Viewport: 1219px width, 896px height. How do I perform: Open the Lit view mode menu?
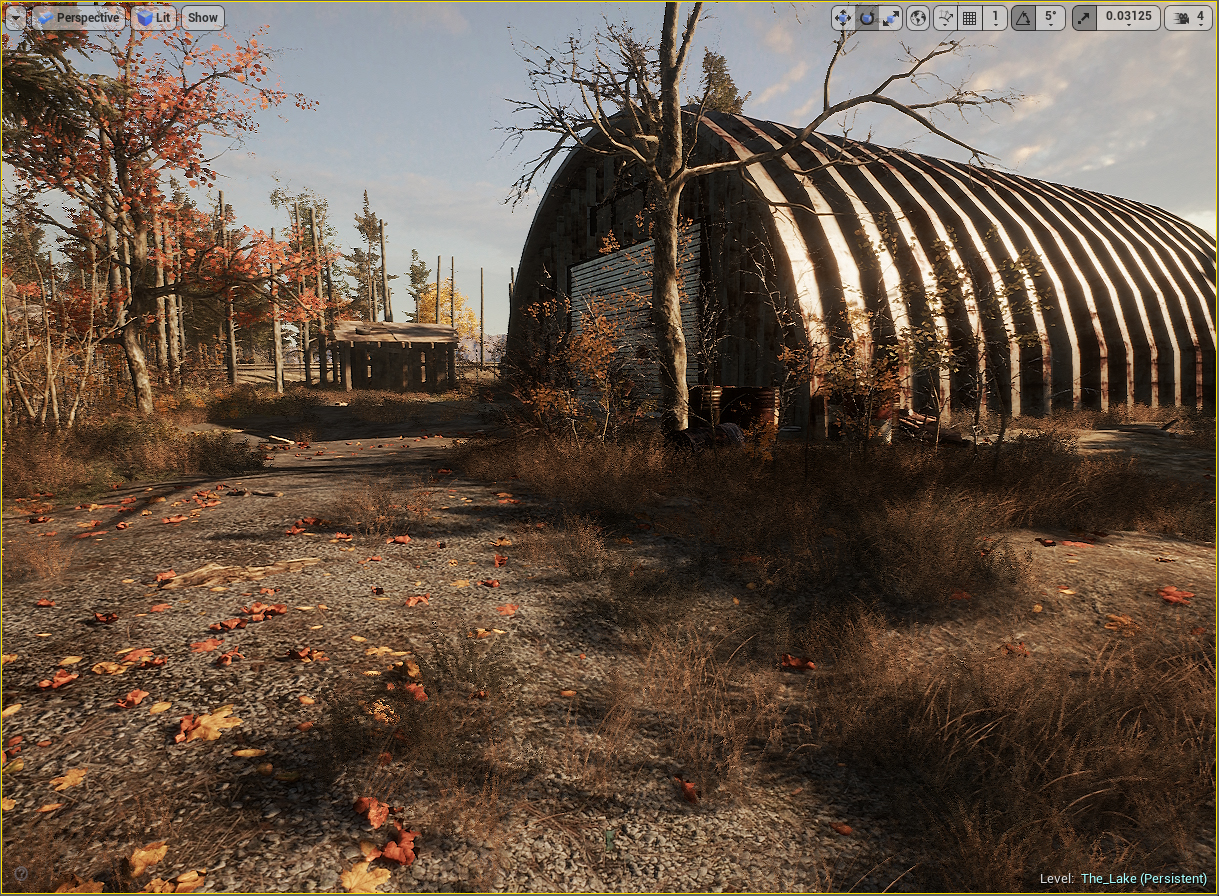153,17
